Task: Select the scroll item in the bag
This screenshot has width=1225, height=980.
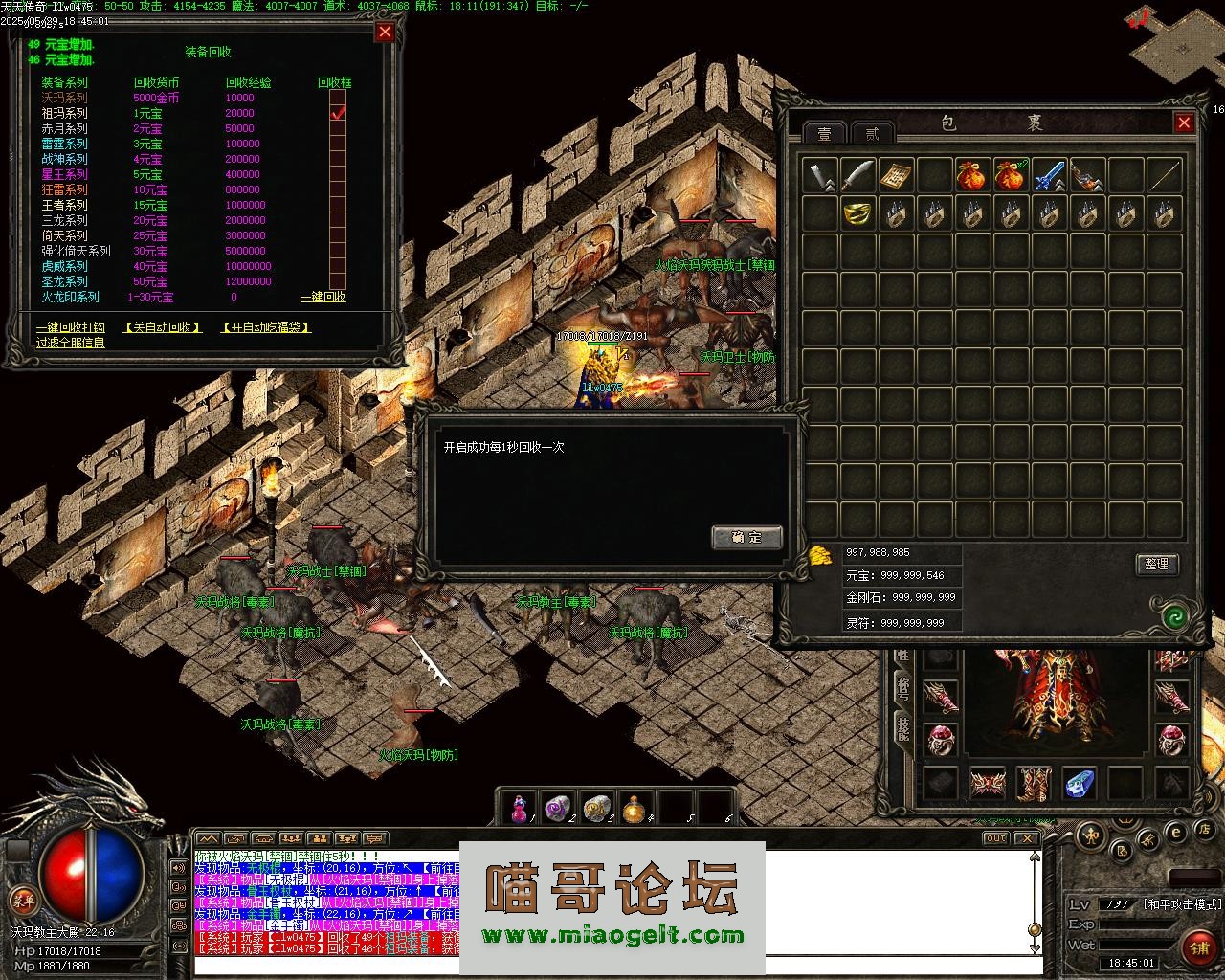Action: 896,175
